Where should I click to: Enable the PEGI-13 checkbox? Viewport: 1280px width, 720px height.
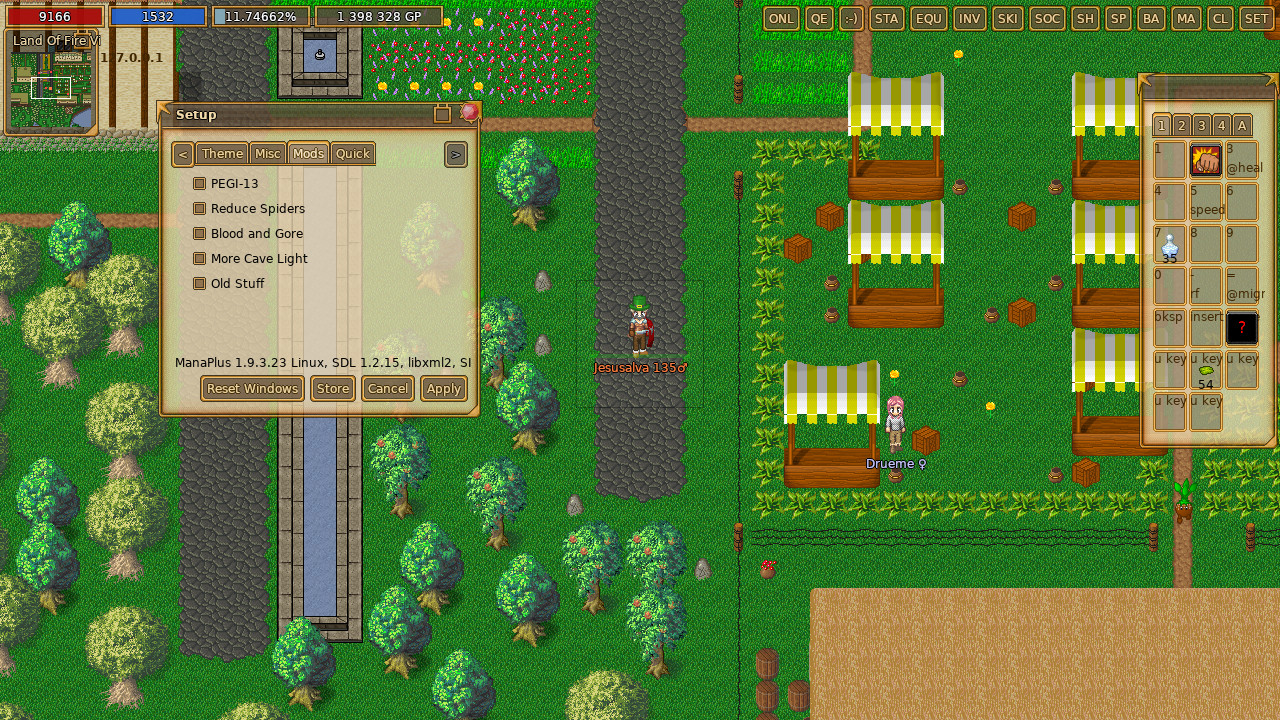pyautogui.click(x=199, y=183)
